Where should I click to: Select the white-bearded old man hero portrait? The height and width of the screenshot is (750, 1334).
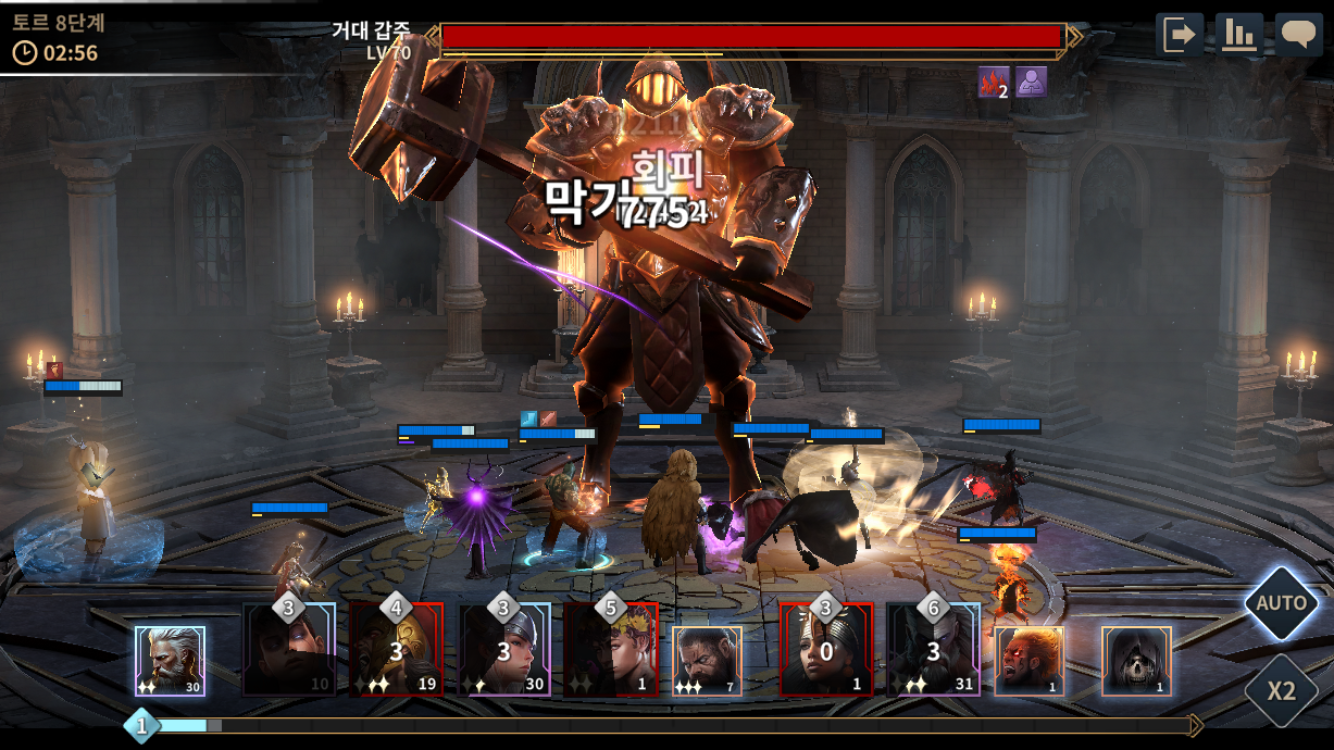point(170,661)
